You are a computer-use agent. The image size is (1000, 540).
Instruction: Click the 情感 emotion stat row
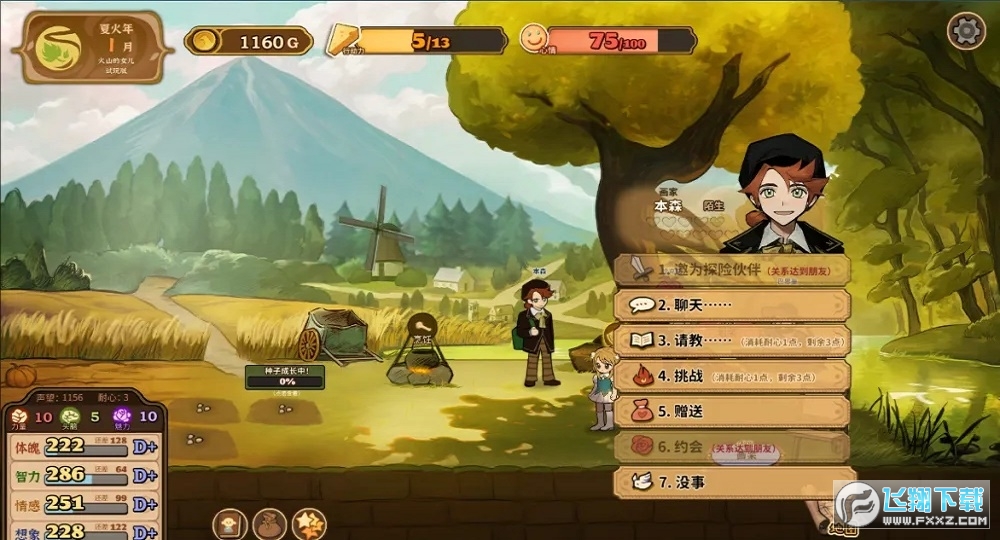(83, 503)
